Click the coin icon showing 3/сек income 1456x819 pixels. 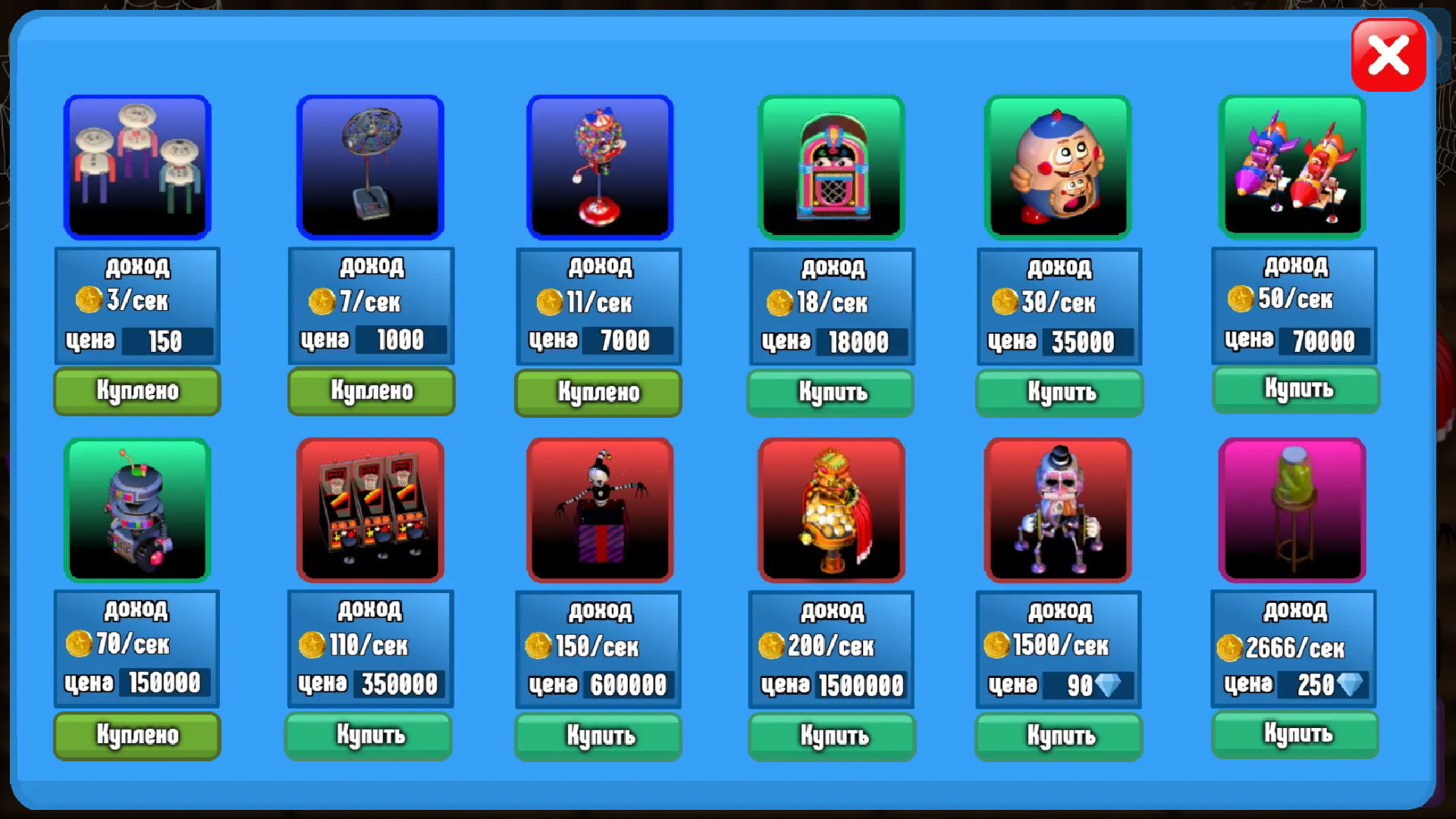tap(90, 300)
